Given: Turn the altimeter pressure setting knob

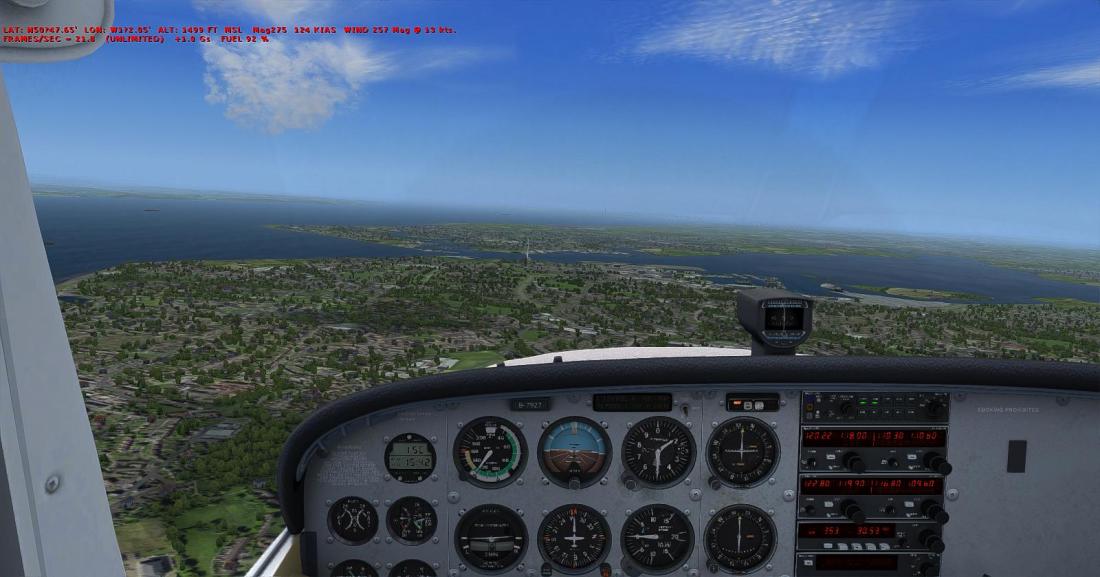Looking at the screenshot, I should pyautogui.click(x=632, y=484).
